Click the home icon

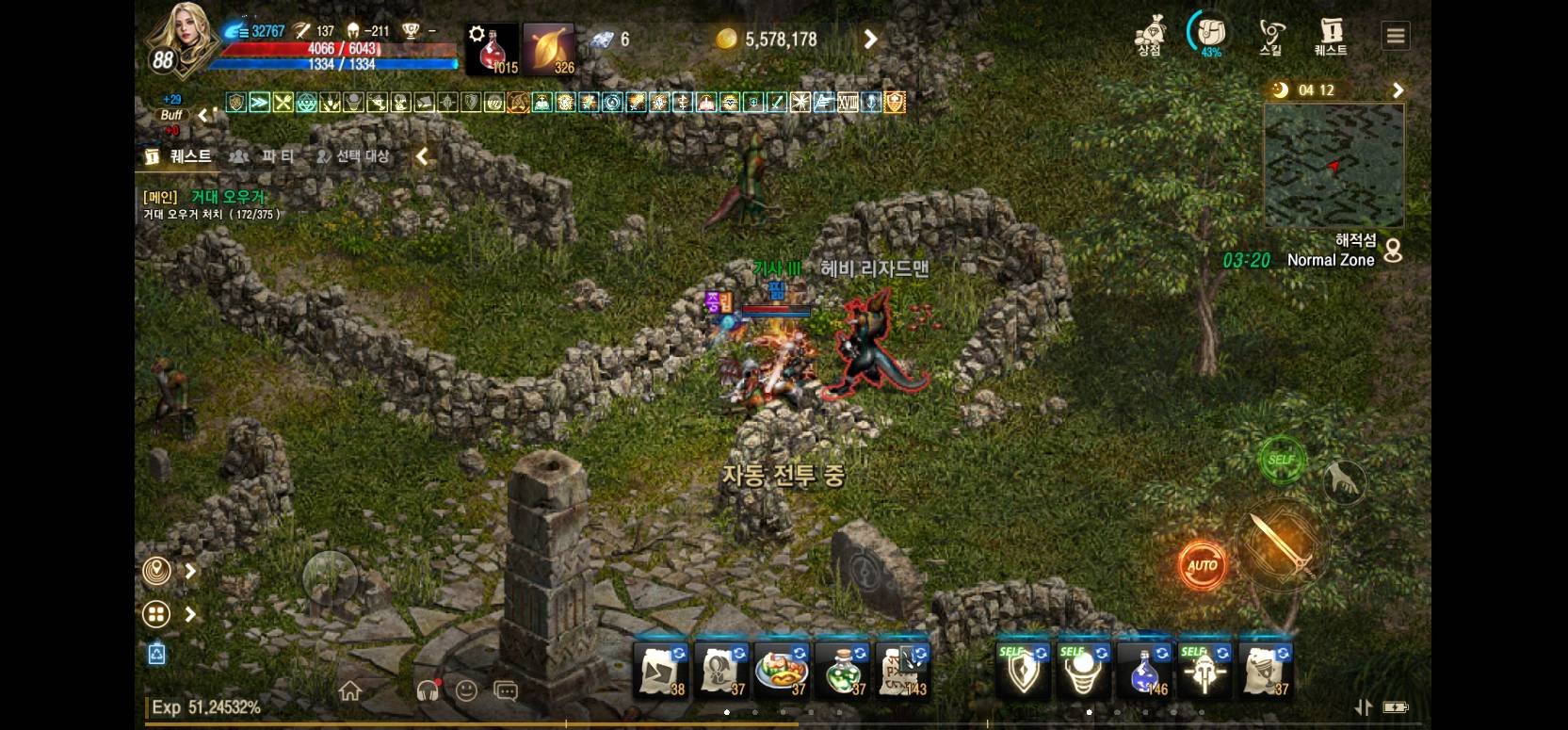pos(350,691)
